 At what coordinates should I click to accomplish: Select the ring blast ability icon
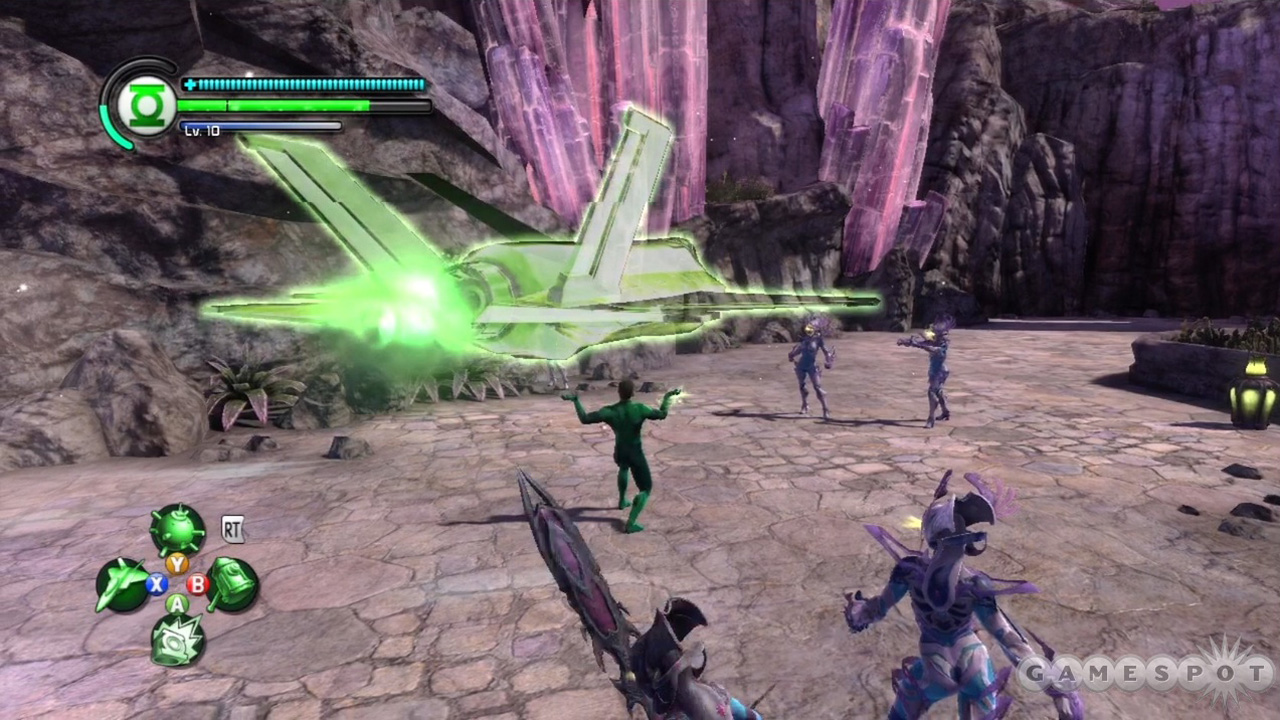pos(178,640)
